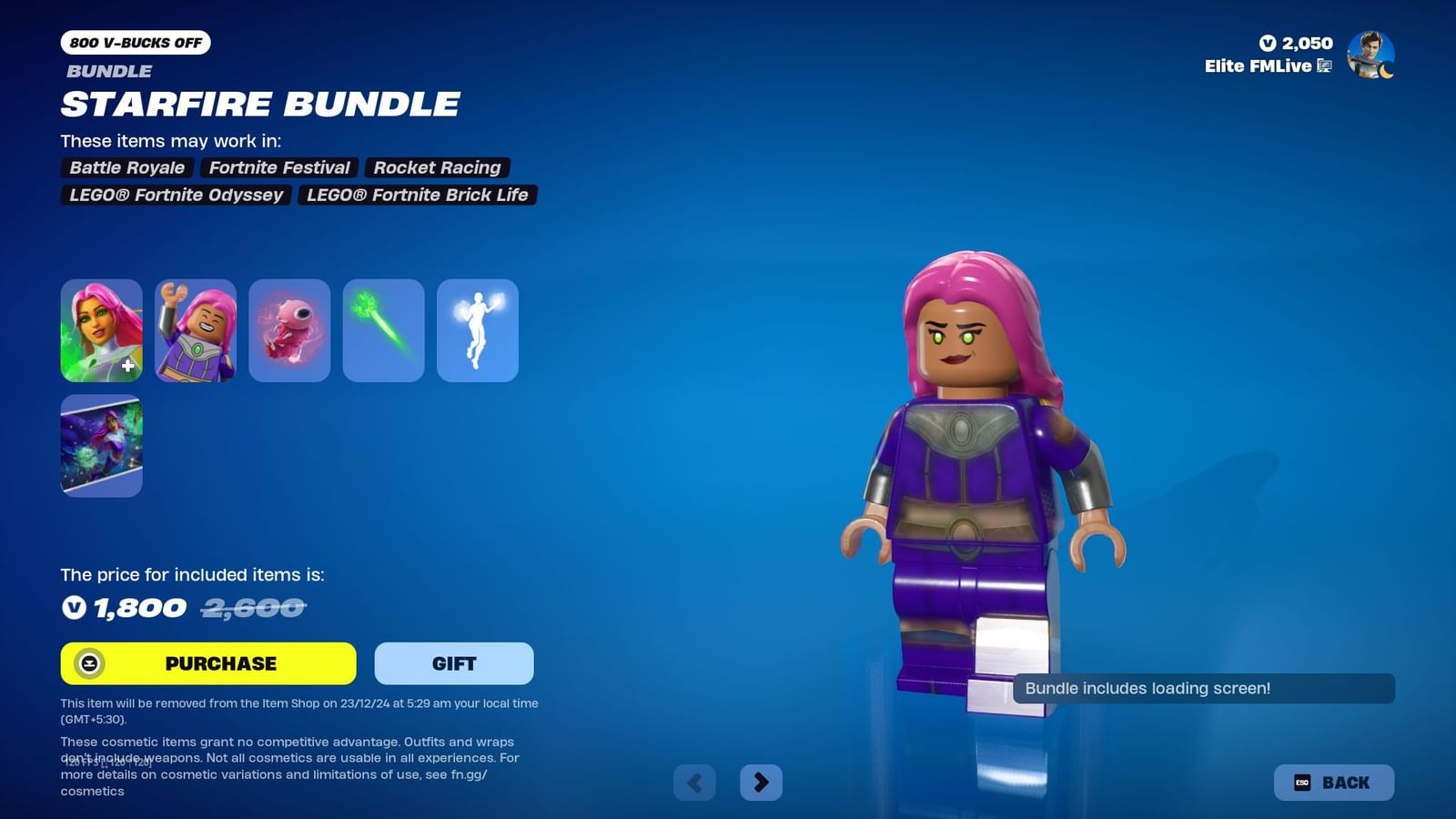Open the Rocket Racing tag

[437, 167]
